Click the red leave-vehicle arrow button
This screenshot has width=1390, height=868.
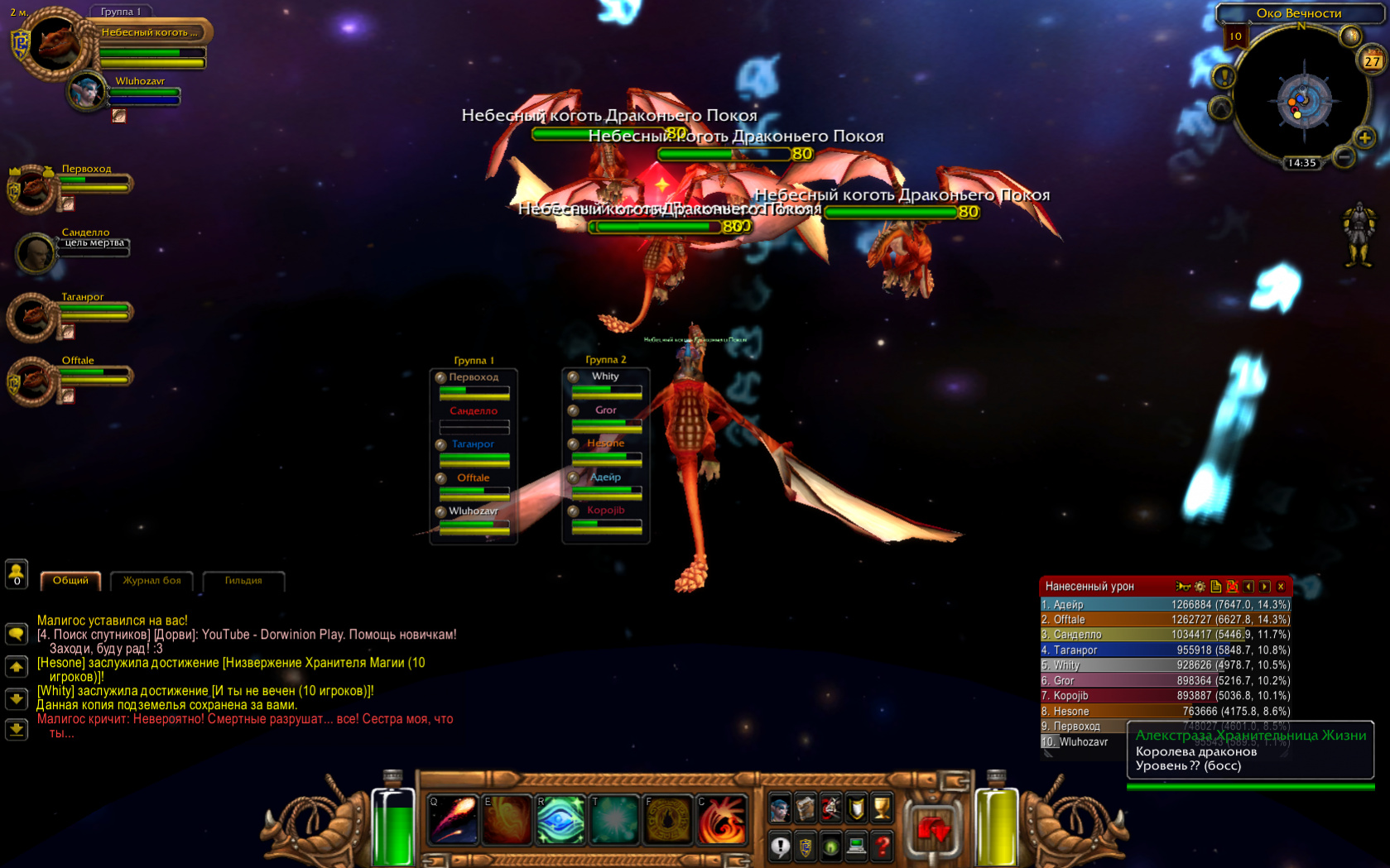click(933, 828)
